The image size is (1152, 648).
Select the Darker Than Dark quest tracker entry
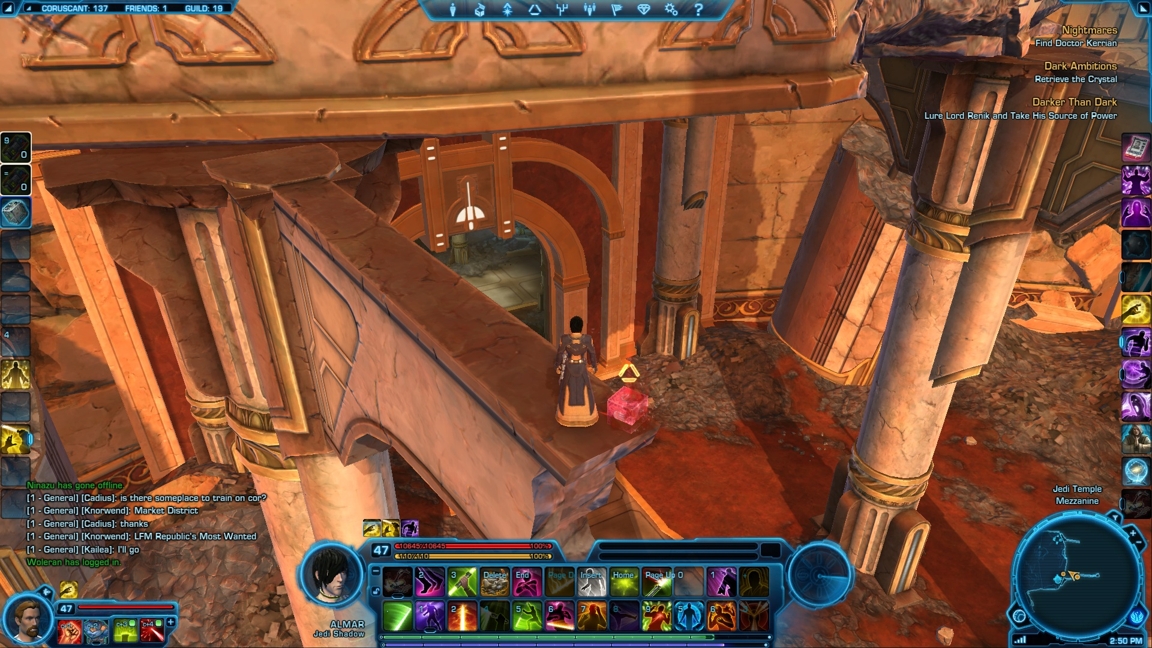(1074, 102)
